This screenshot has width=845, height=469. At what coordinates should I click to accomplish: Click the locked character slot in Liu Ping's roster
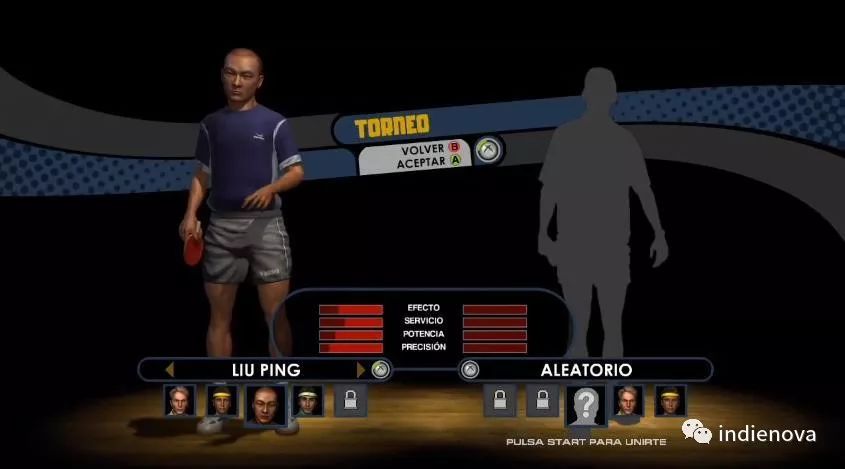350,401
